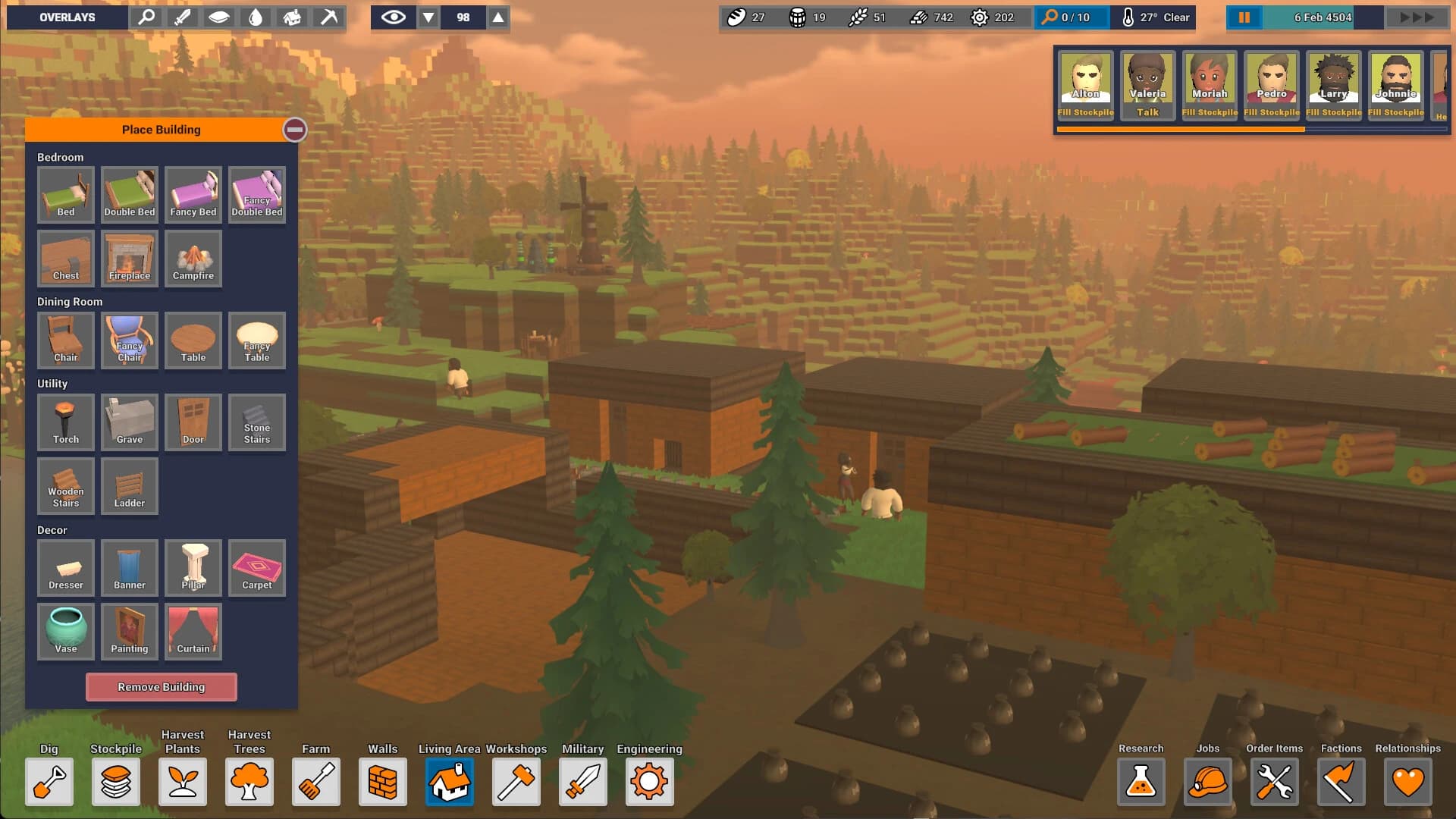The height and width of the screenshot is (819, 1456).
Task: Toggle the mining overlay pickaxe
Action: (328, 17)
